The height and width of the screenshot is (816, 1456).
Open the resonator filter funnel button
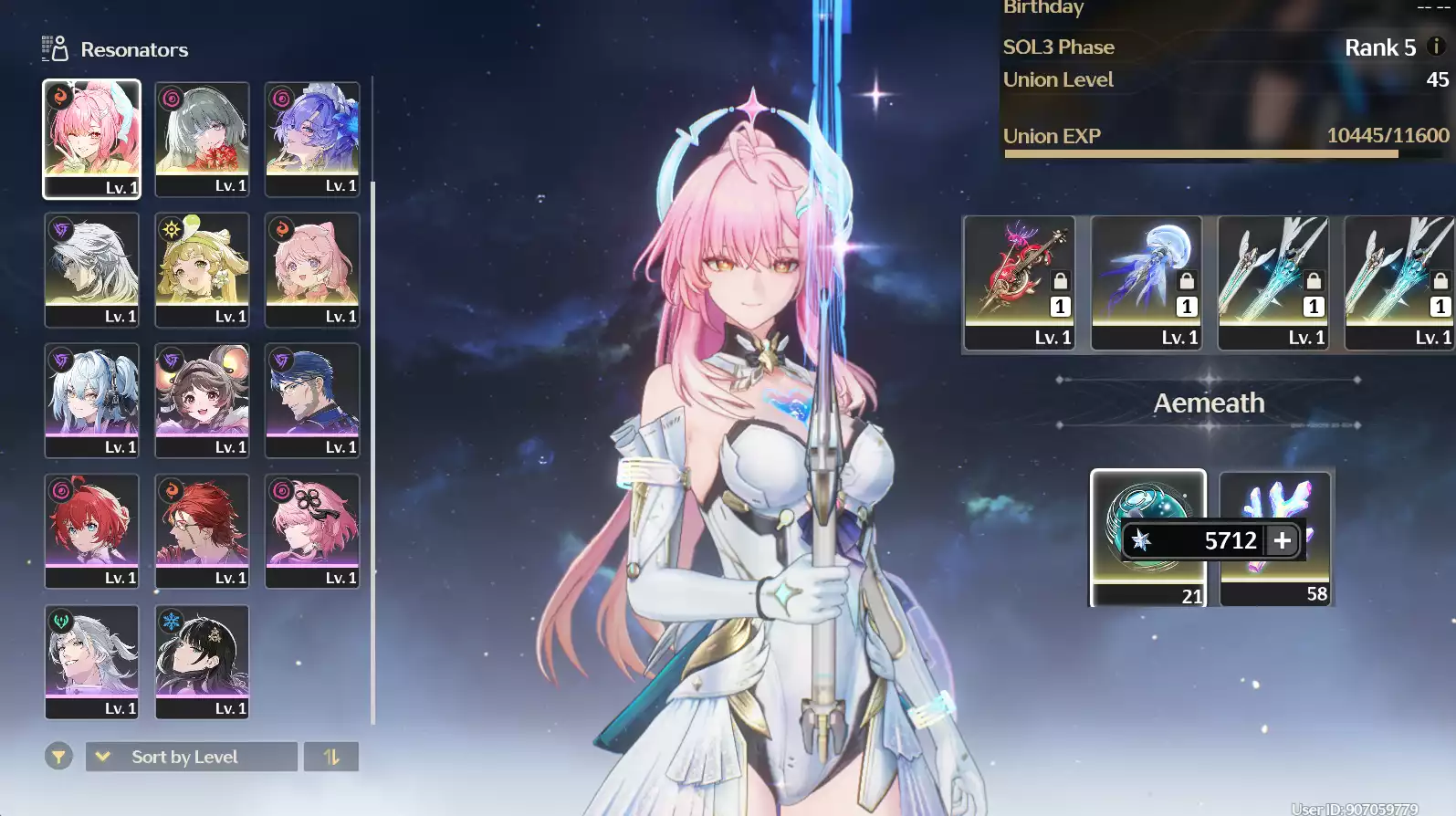[58, 757]
